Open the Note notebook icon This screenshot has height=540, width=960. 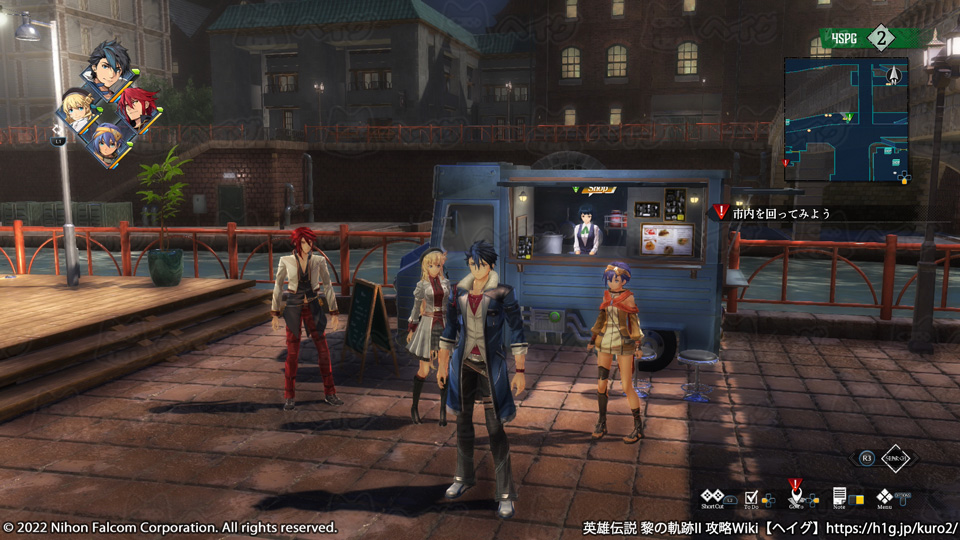(x=840, y=496)
